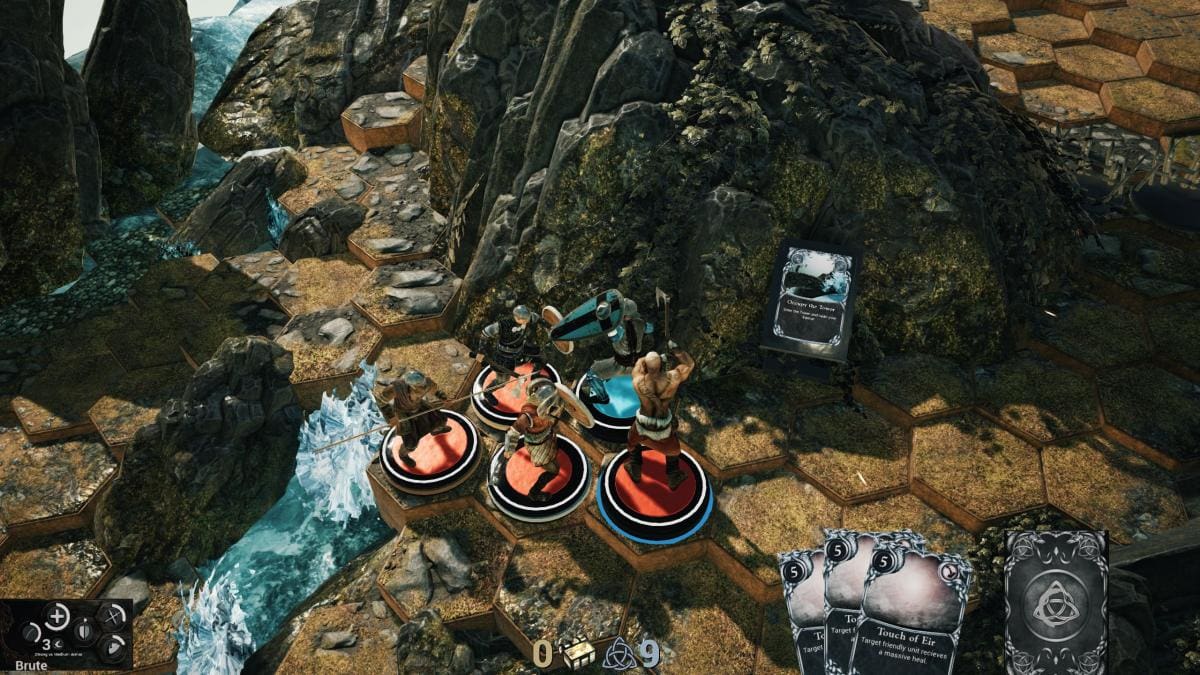This screenshot has height=675, width=1200.
Task: Open the Occupy the Tower objective card
Action: [x=811, y=299]
